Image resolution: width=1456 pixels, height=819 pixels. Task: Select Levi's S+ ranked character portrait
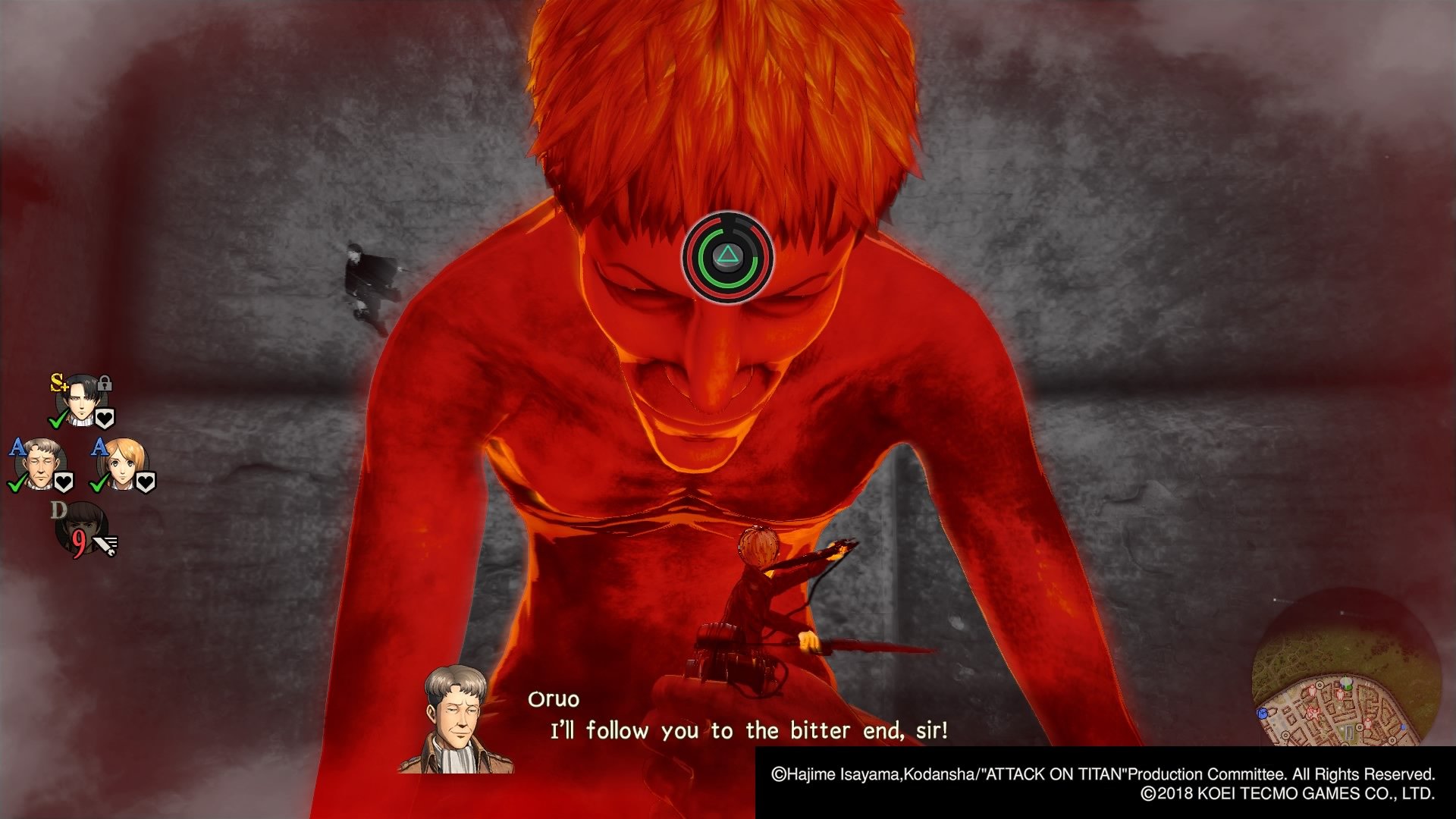[x=82, y=399]
